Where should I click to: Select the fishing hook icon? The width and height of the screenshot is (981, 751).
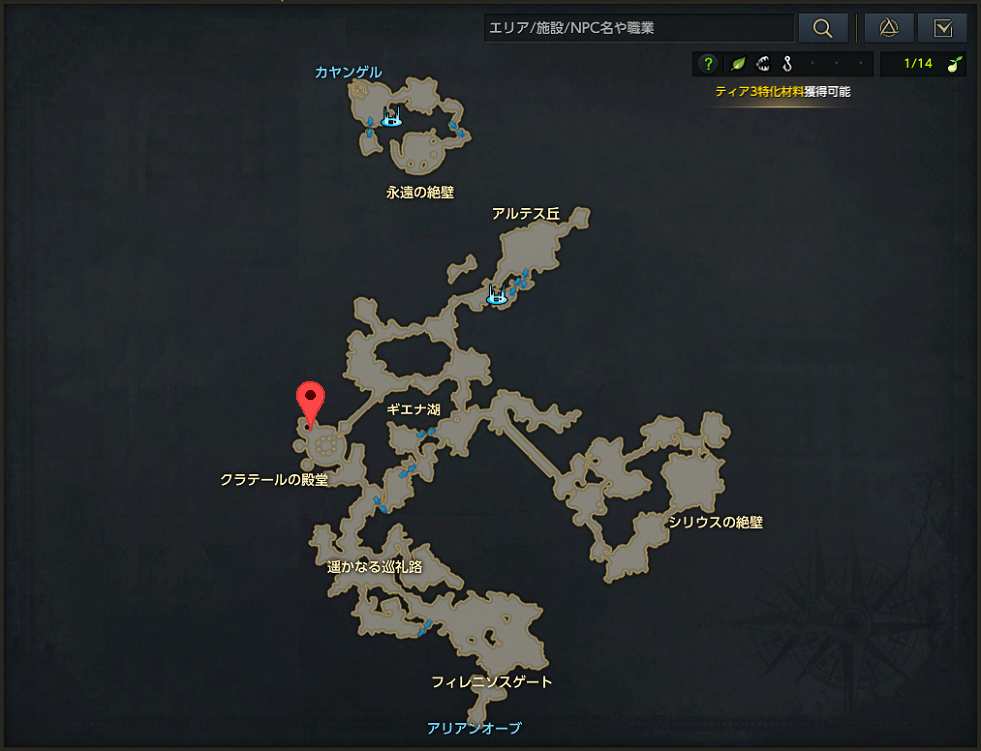[x=788, y=64]
